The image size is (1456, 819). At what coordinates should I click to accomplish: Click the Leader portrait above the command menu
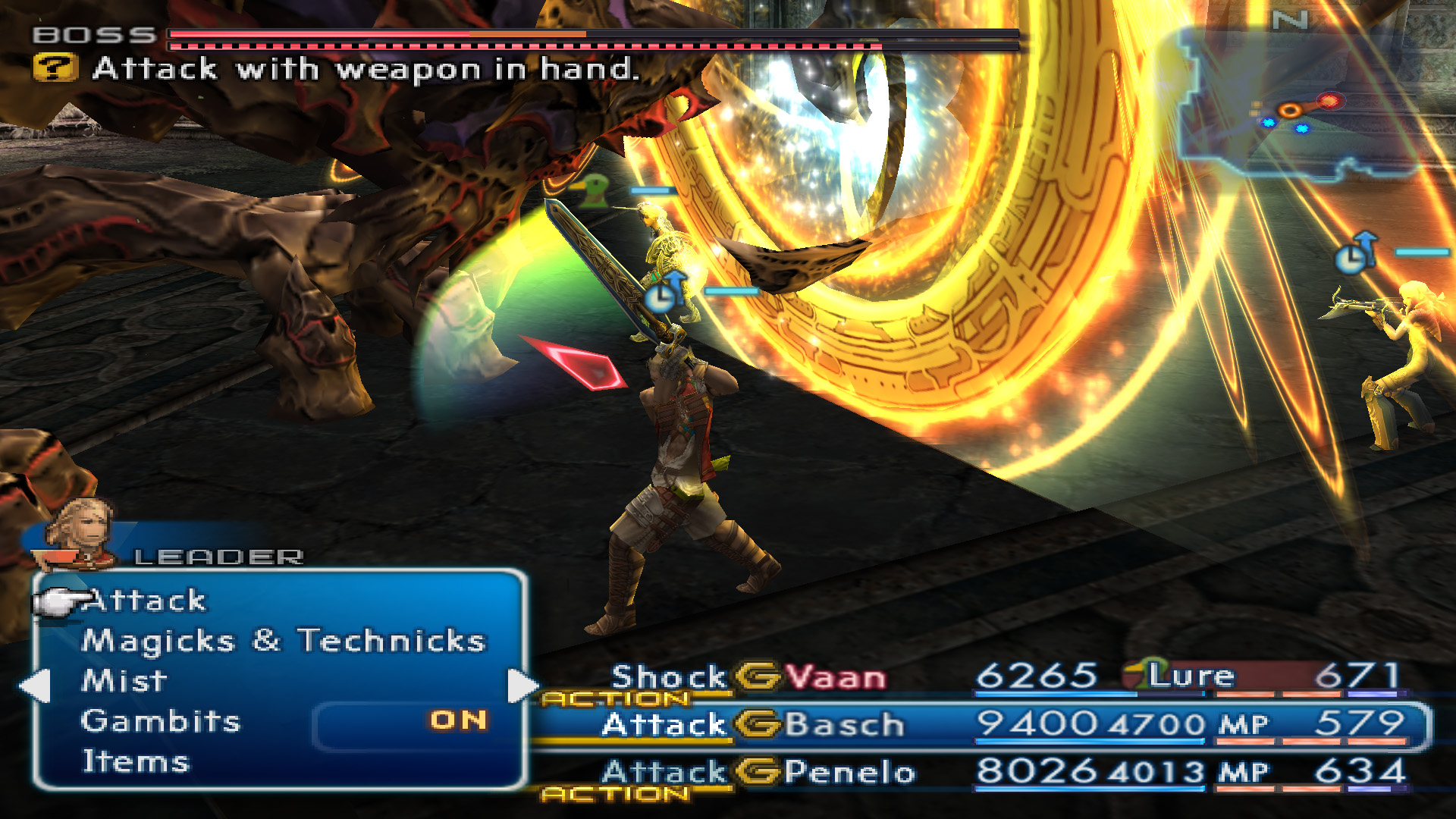tap(80, 532)
